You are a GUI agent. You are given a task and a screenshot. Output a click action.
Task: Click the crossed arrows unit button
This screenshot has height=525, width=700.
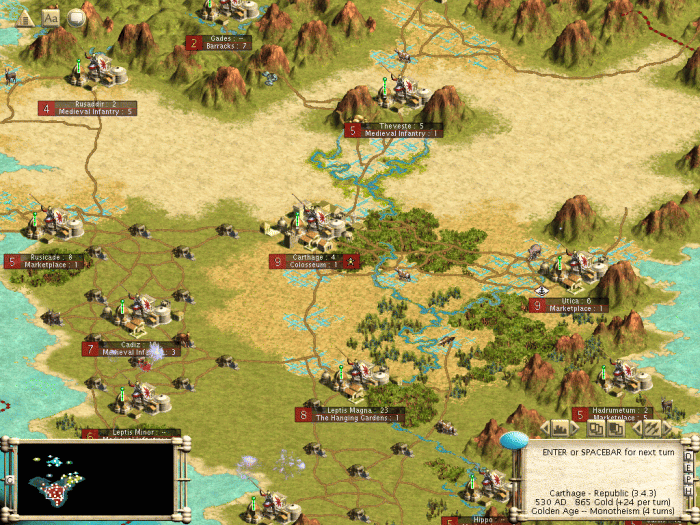click(x=652, y=428)
